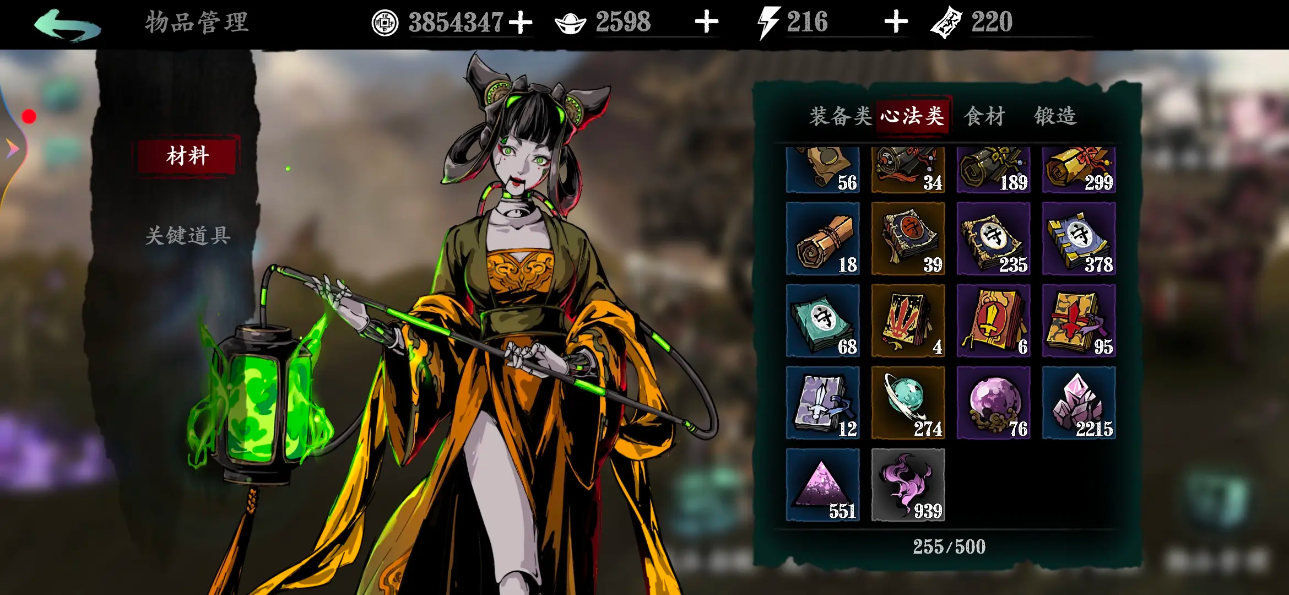
Task: Select the purple triangle item with count 551
Action: (x=823, y=484)
